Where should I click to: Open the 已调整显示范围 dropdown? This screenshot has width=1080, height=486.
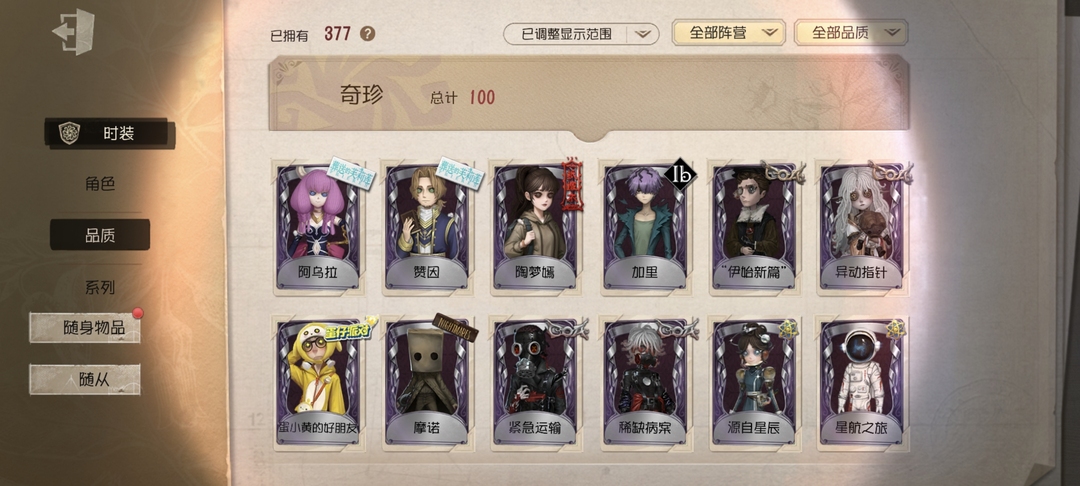(580, 34)
